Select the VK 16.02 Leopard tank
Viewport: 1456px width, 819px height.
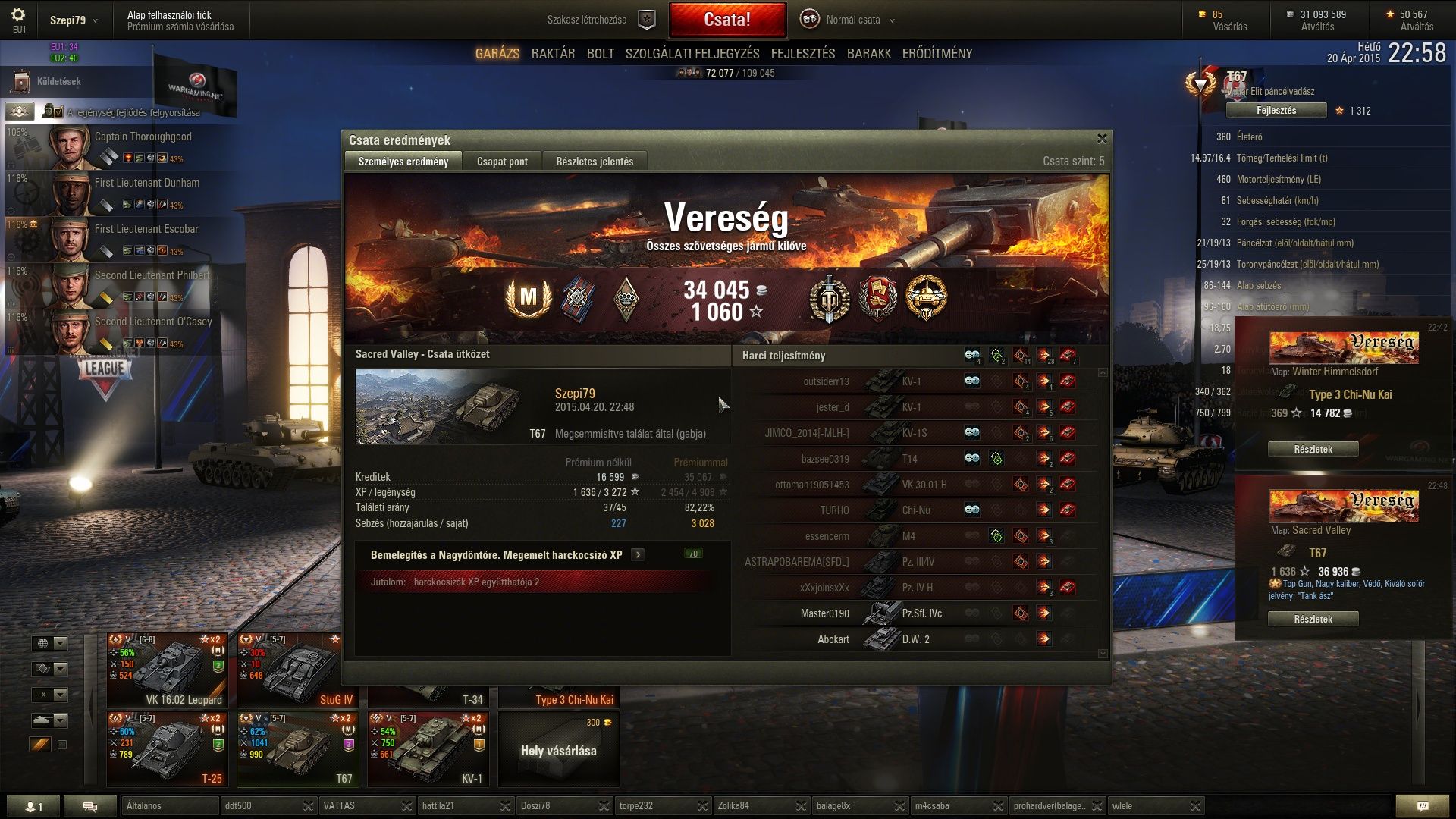click(168, 670)
